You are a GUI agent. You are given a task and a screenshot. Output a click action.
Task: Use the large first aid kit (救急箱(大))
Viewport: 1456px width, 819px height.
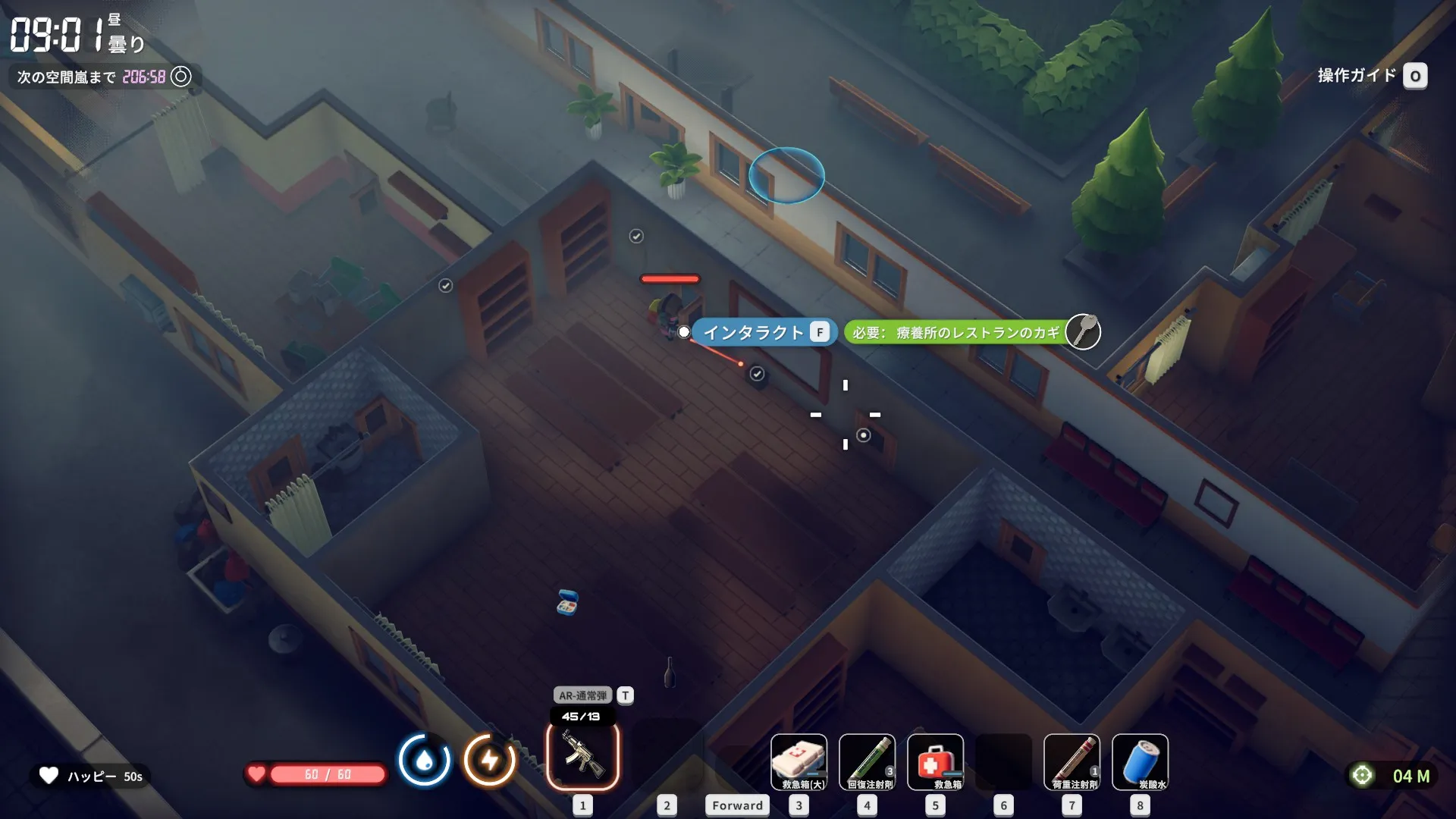click(x=799, y=761)
